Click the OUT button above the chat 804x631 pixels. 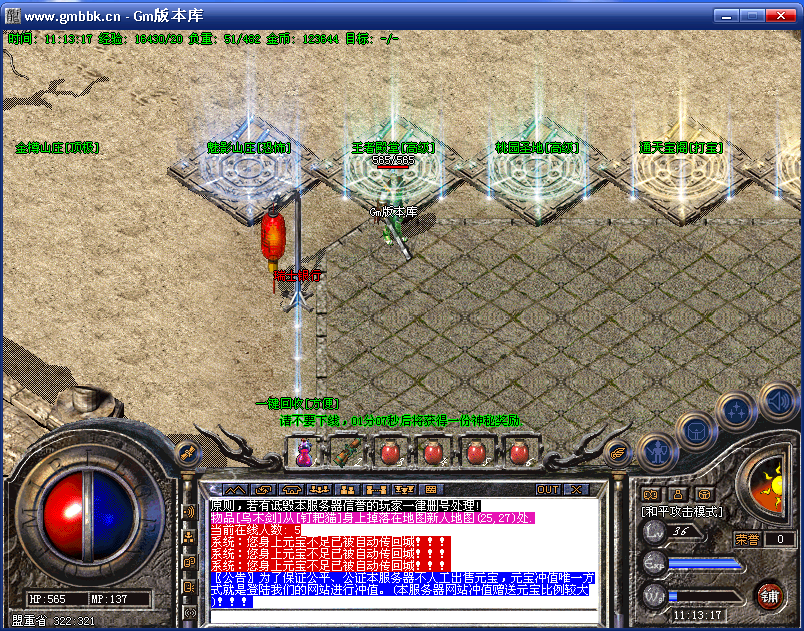[x=548, y=489]
